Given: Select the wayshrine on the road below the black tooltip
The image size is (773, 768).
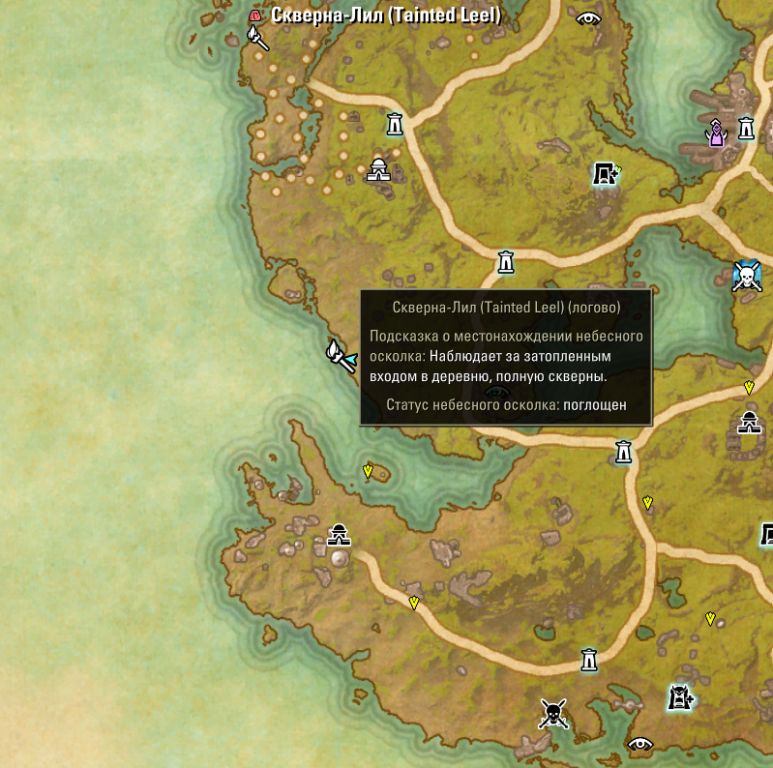Looking at the screenshot, I should 624,452.
